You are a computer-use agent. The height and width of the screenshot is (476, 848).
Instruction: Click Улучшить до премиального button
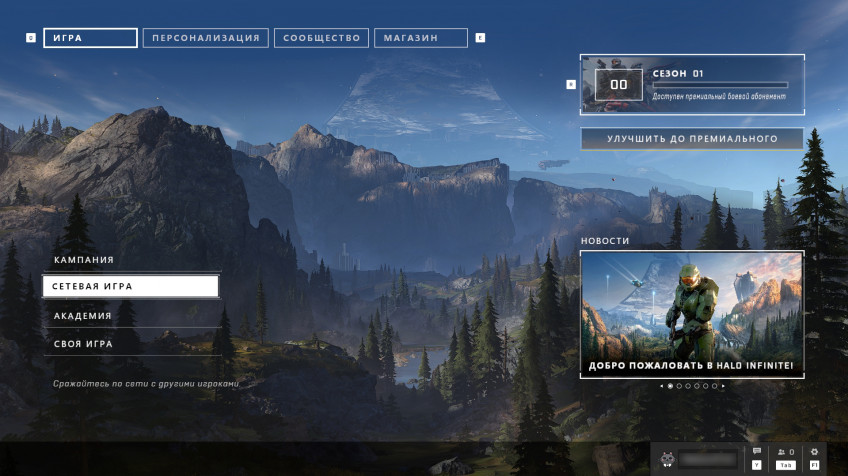tap(692, 139)
